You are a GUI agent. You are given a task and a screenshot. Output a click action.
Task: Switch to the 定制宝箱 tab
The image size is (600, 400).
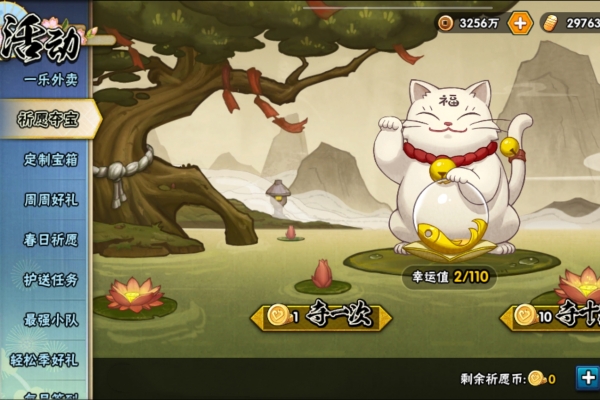tap(50, 159)
